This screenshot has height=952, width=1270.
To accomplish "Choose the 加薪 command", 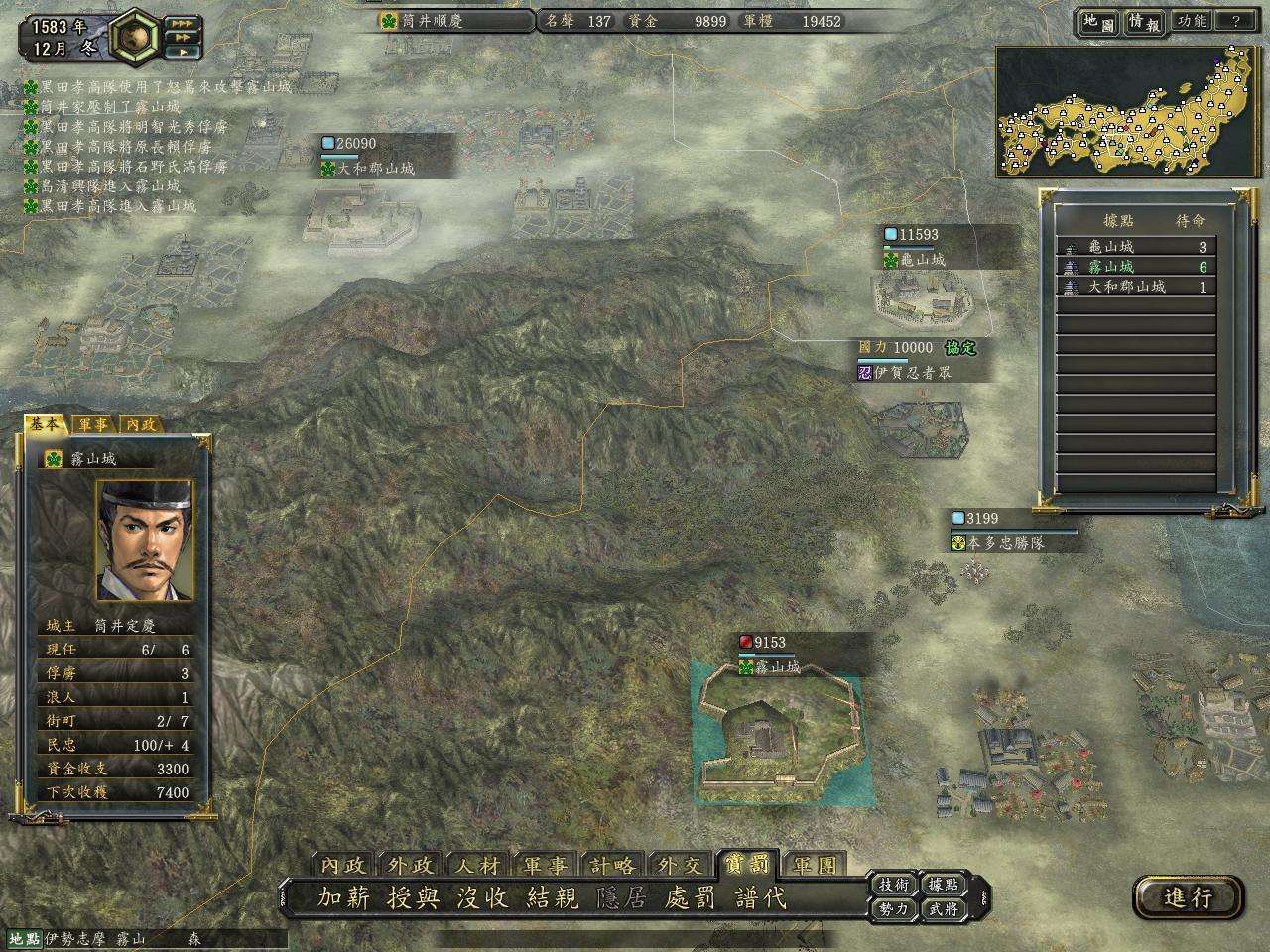I will [x=343, y=897].
